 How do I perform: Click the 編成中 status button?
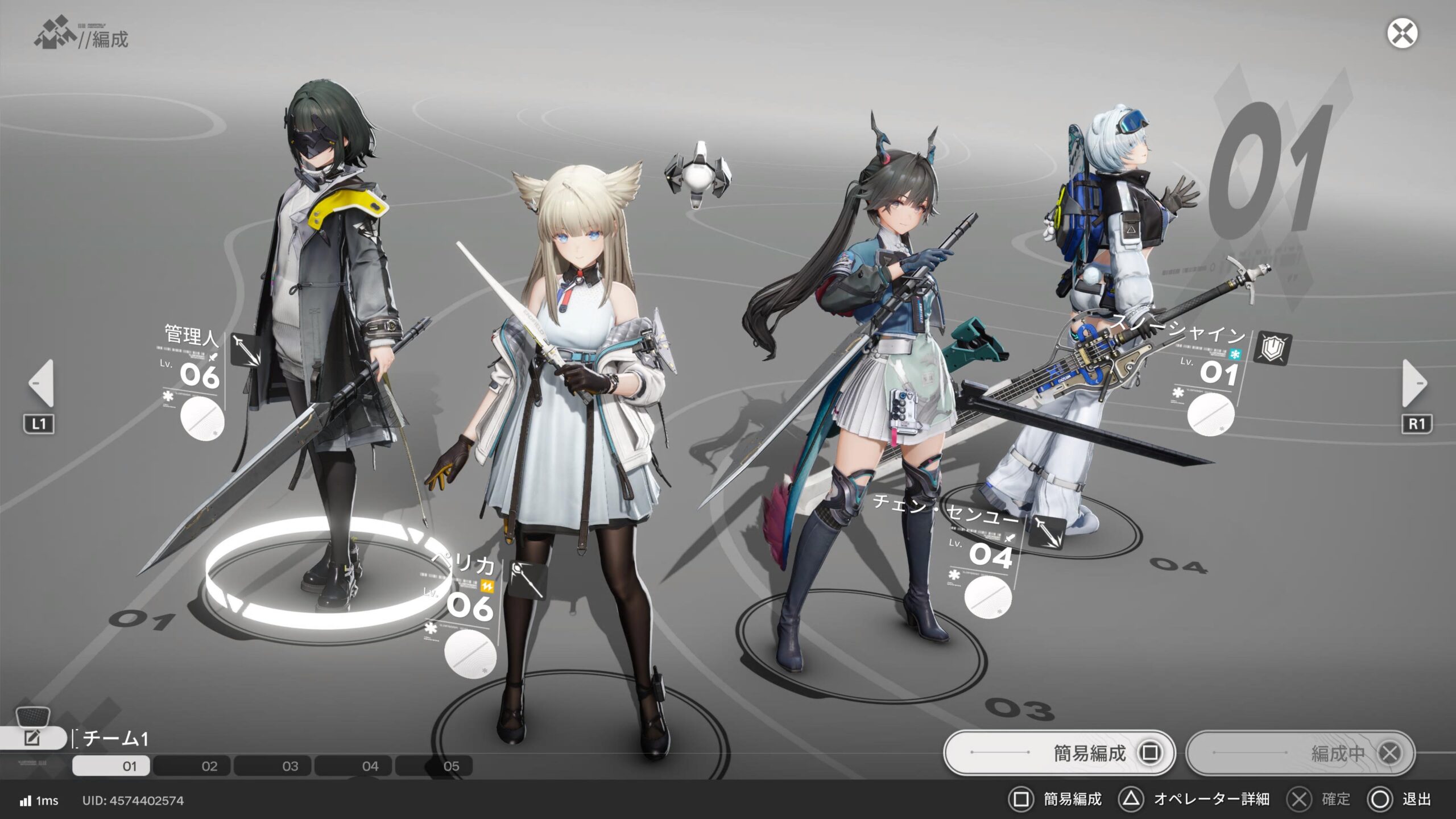(1300, 753)
